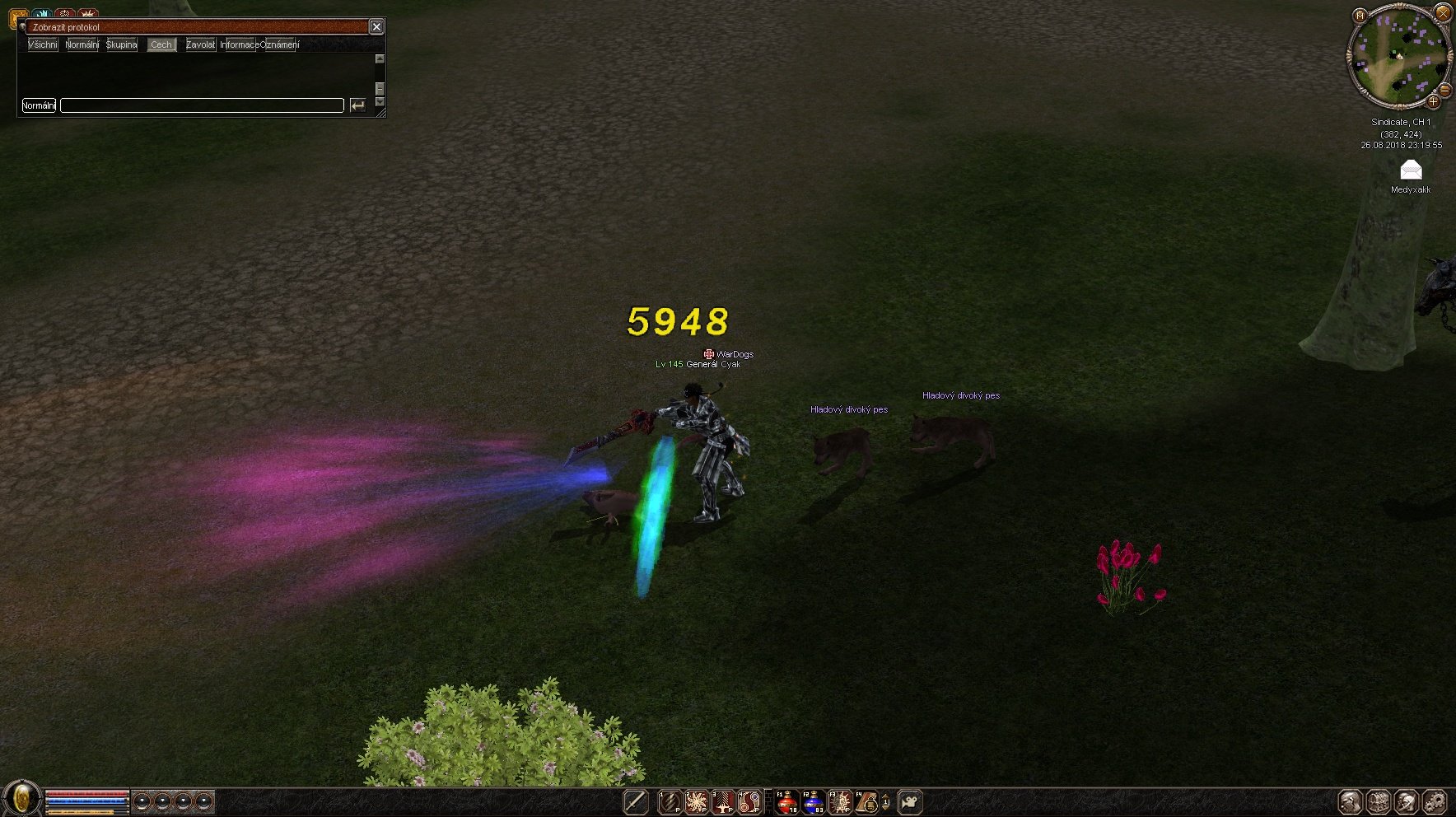The image size is (1456, 817).
Task: Select the Skupina chat tab
Action: pos(122,44)
